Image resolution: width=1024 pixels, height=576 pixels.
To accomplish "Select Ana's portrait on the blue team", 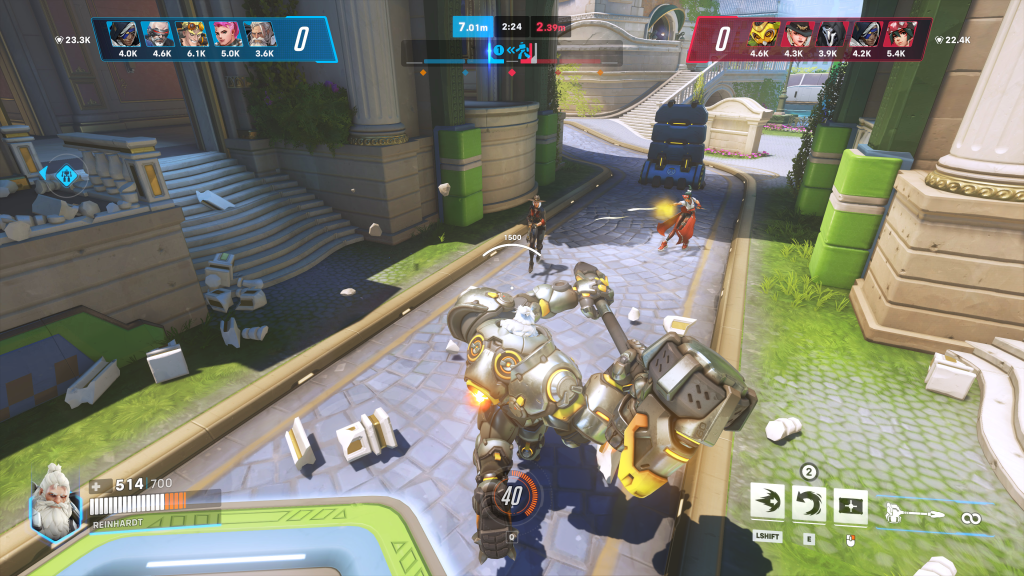I will (x=125, y=34).
